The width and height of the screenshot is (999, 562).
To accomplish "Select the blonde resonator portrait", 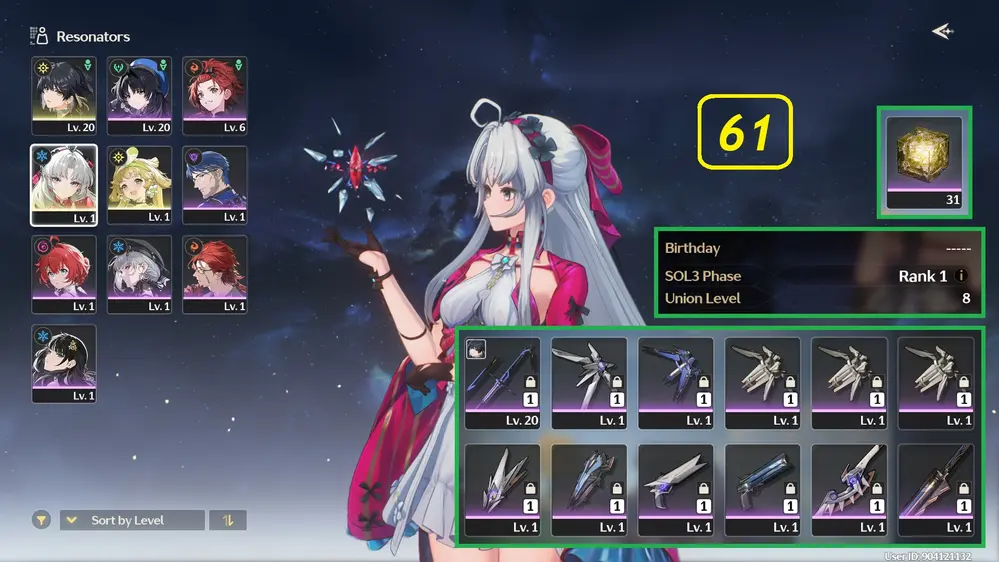I will 139,184.
